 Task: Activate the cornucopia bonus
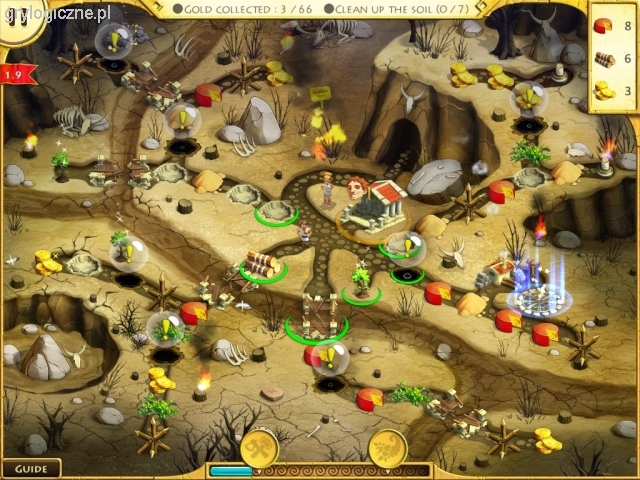[x=386, y=448]
